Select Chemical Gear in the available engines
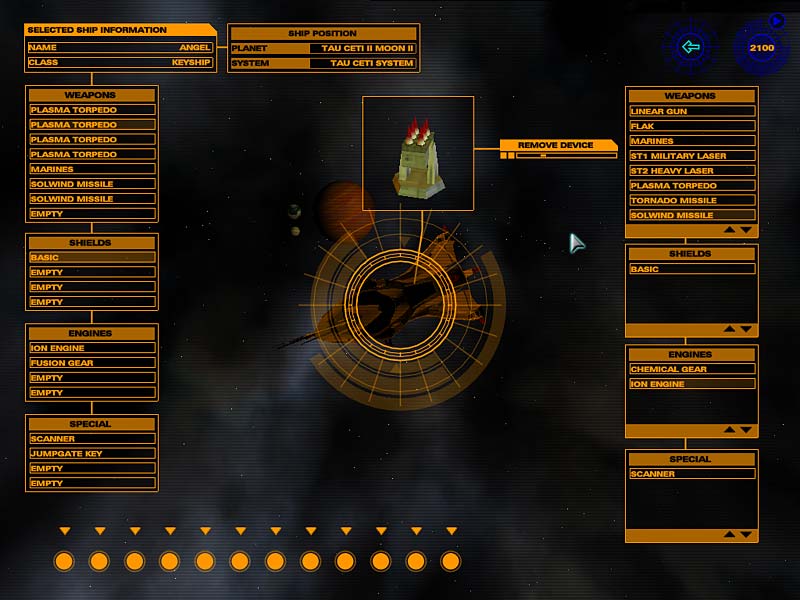This screenshot has width=800, height=600. (692, 369)
